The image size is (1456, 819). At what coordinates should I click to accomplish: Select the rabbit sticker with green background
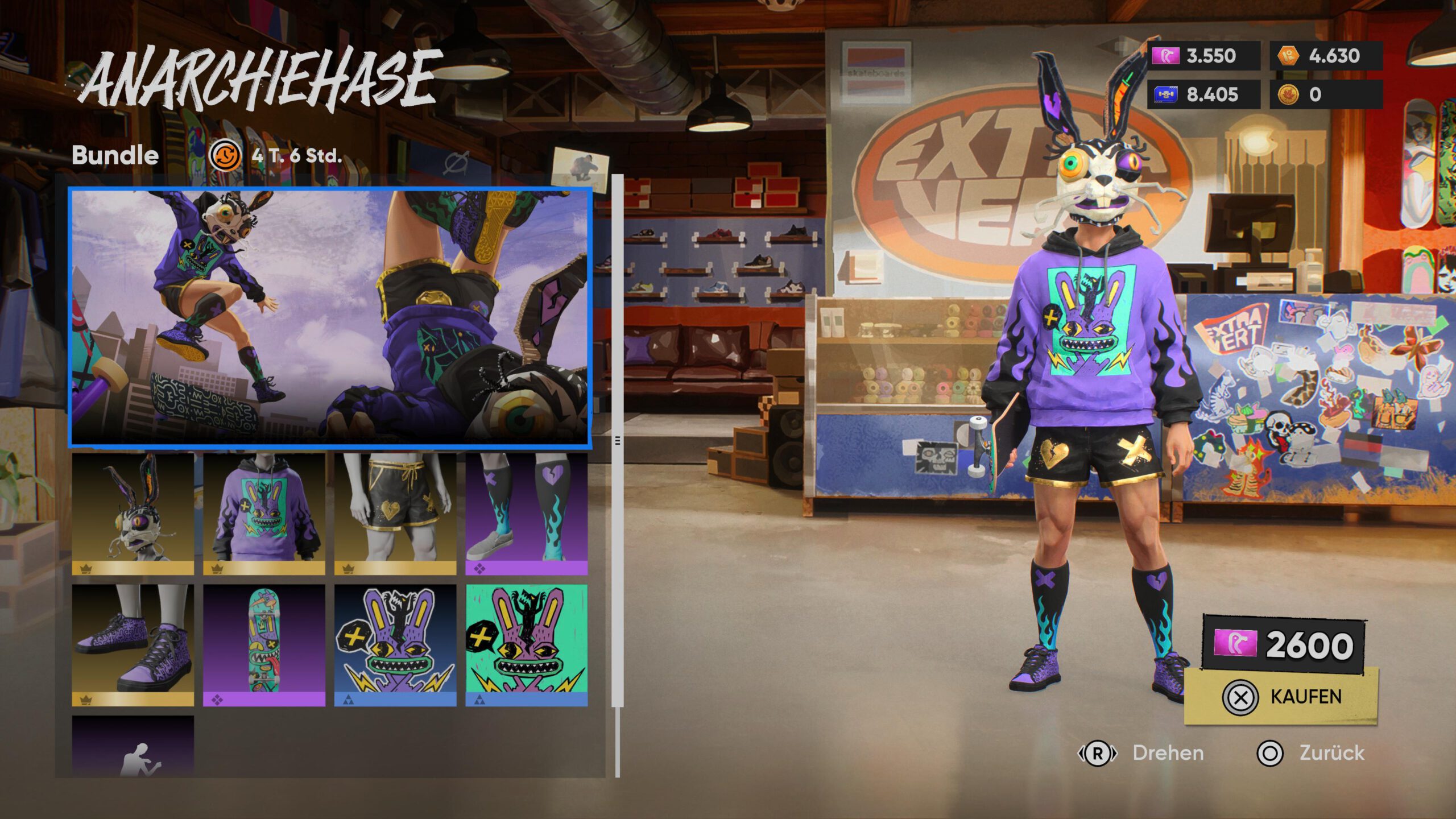(x=526, y=645)
